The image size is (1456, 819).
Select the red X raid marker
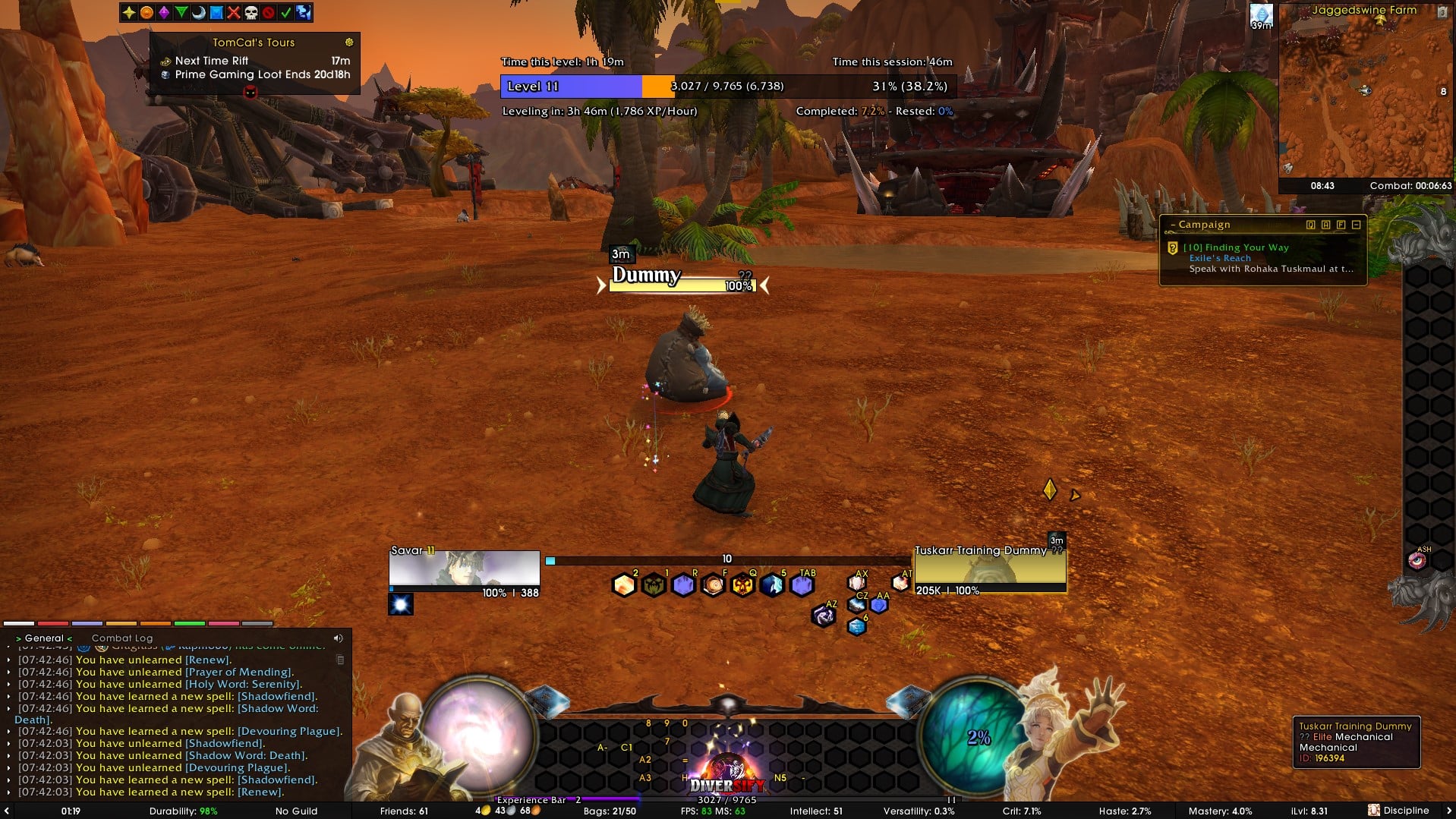[x=233, y=12]
